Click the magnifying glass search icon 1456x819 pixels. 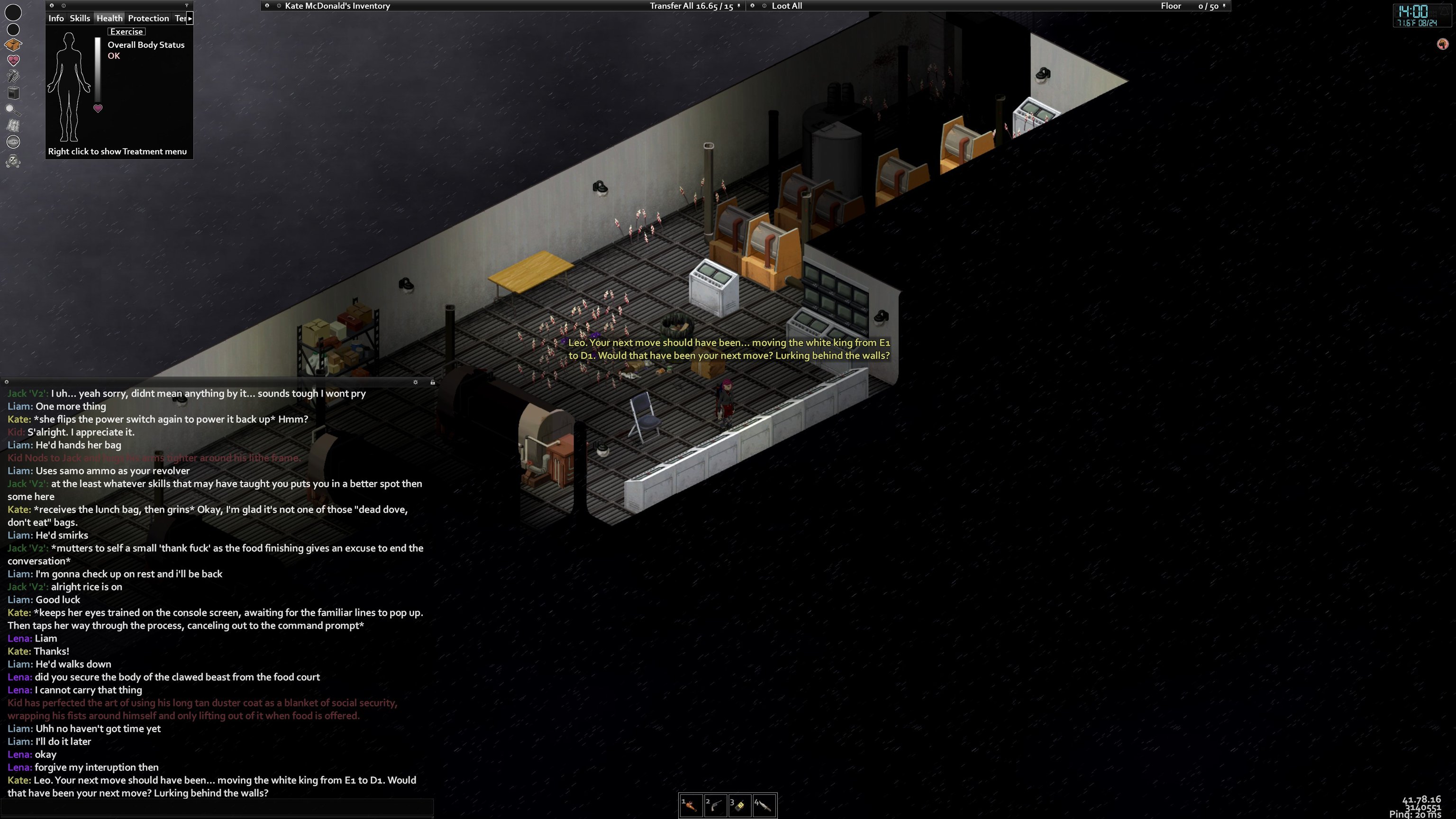13,109
